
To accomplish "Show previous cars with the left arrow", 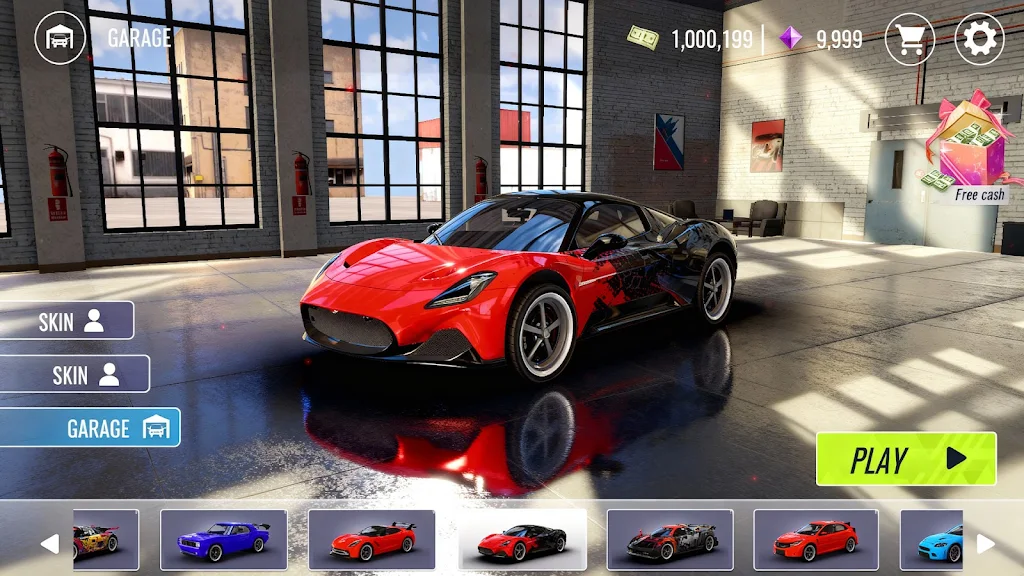I will (x=49, y=543).
